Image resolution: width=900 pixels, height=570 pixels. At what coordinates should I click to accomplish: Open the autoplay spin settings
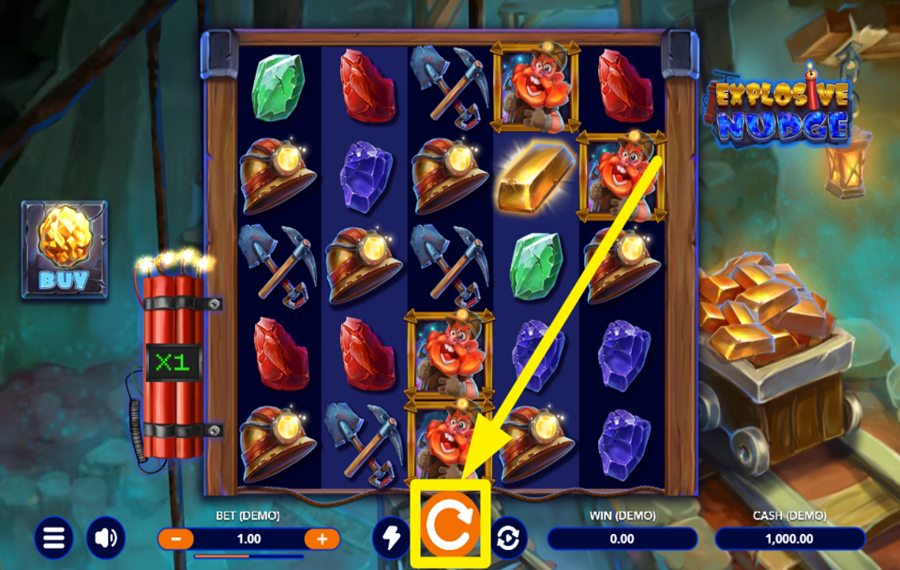(x=508, y=538)
